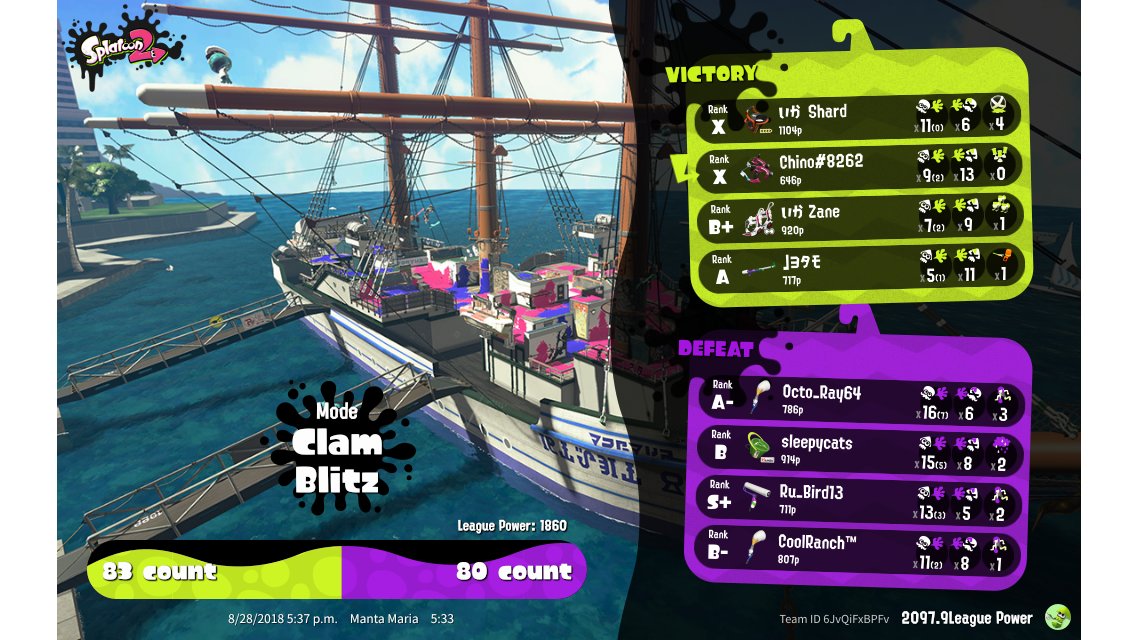
Task: Click the green squid League Power icon
Action: pyautogui.click(x=1057, y=618)
